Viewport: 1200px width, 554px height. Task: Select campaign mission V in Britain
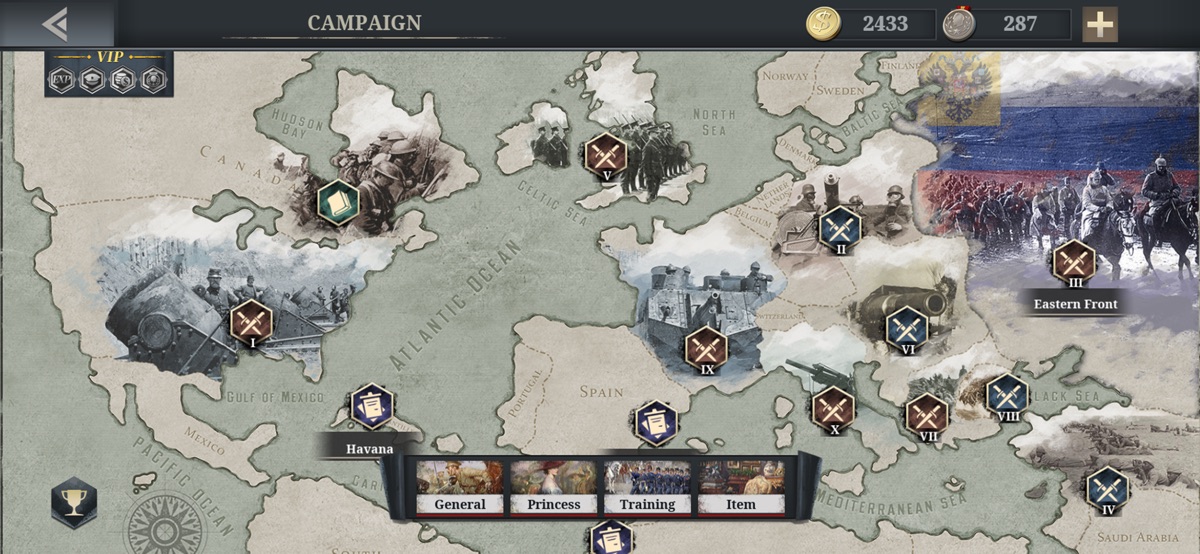605,154
